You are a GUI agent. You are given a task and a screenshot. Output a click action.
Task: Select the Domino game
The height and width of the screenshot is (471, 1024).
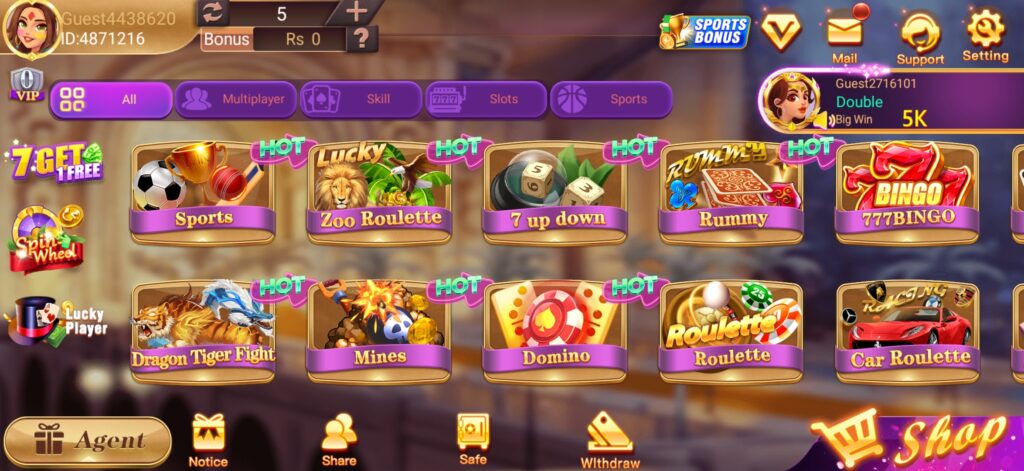click(555, 331)
